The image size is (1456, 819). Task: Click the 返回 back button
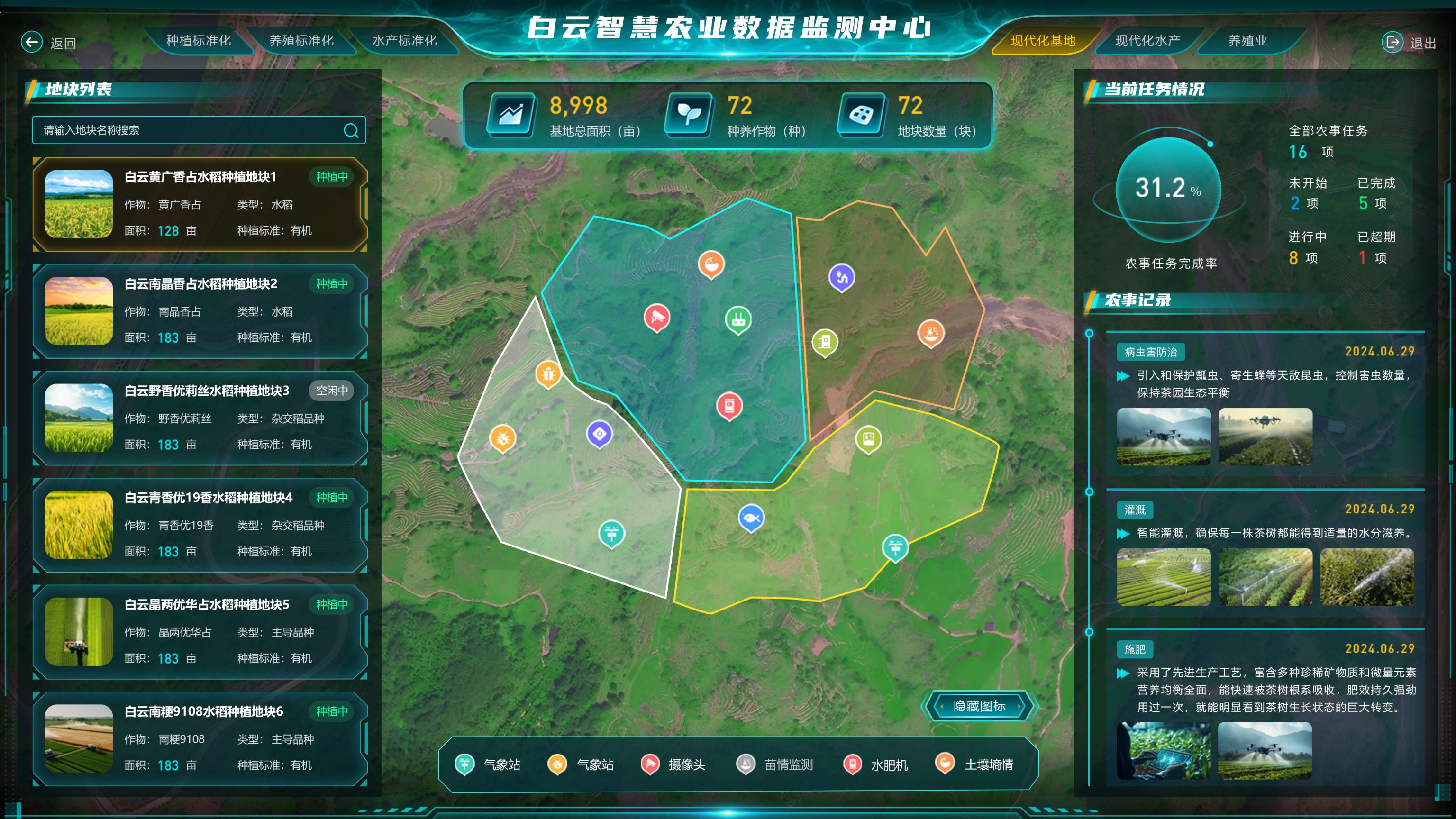coord(49,42)
